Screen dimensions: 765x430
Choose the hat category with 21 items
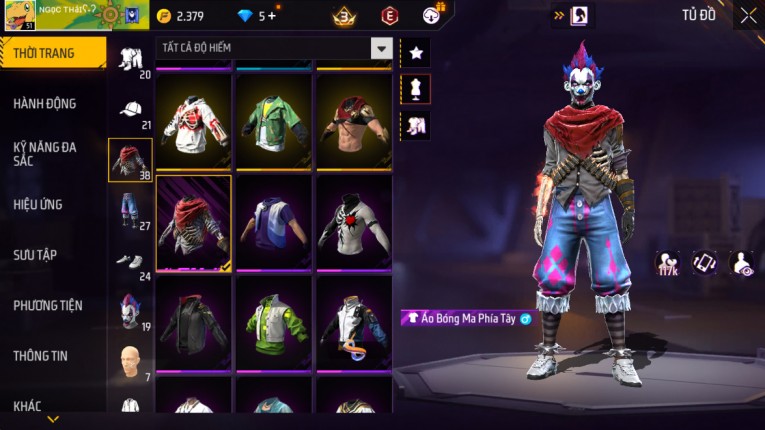coord(130,111)
